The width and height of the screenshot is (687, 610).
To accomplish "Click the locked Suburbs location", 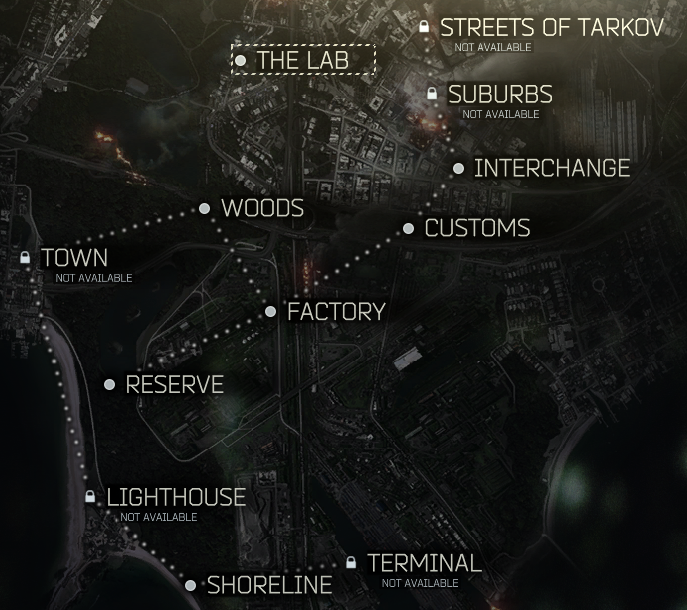I will pos(499,94).
